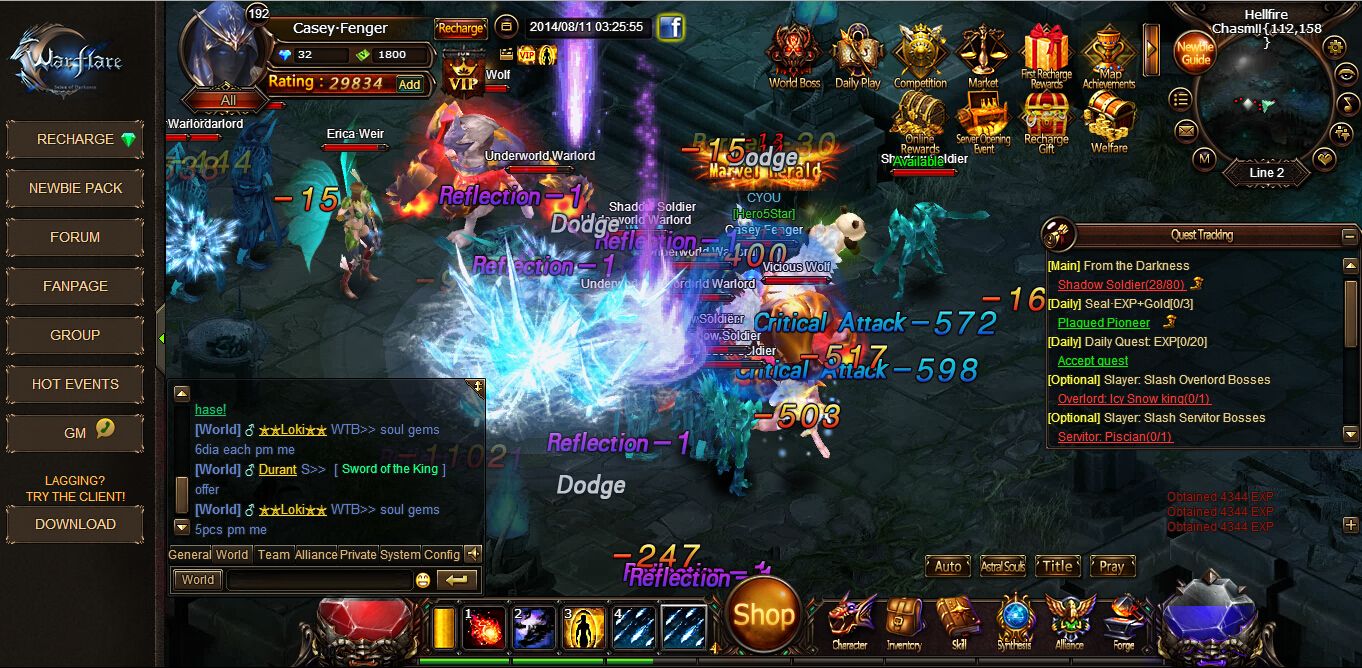This screenshot has height=668, width=1362.
Task: Click the Newbie Guide orb
Action: click(x=1194, y=53)
